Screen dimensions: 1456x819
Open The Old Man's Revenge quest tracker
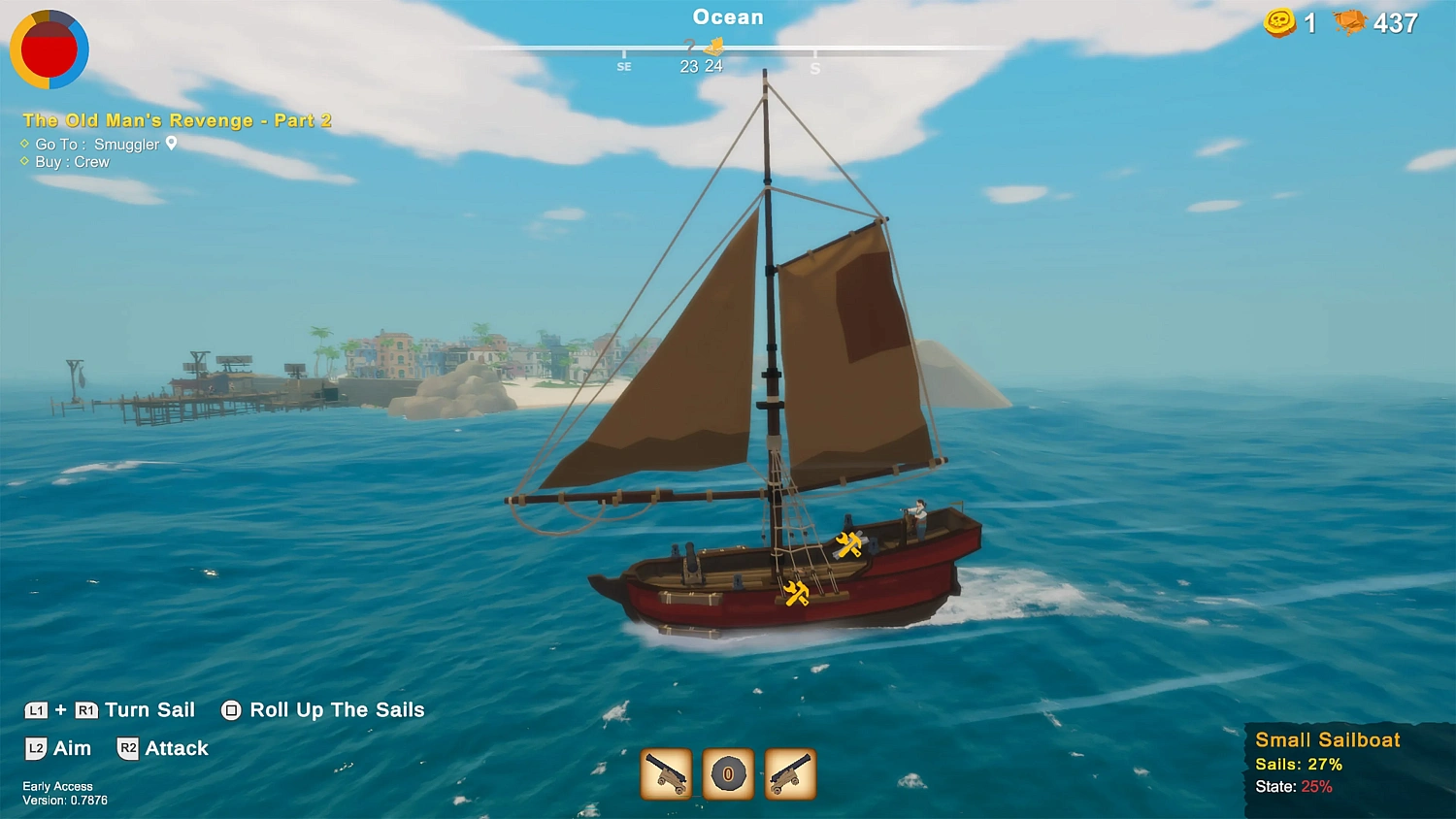tap(177, 120)
